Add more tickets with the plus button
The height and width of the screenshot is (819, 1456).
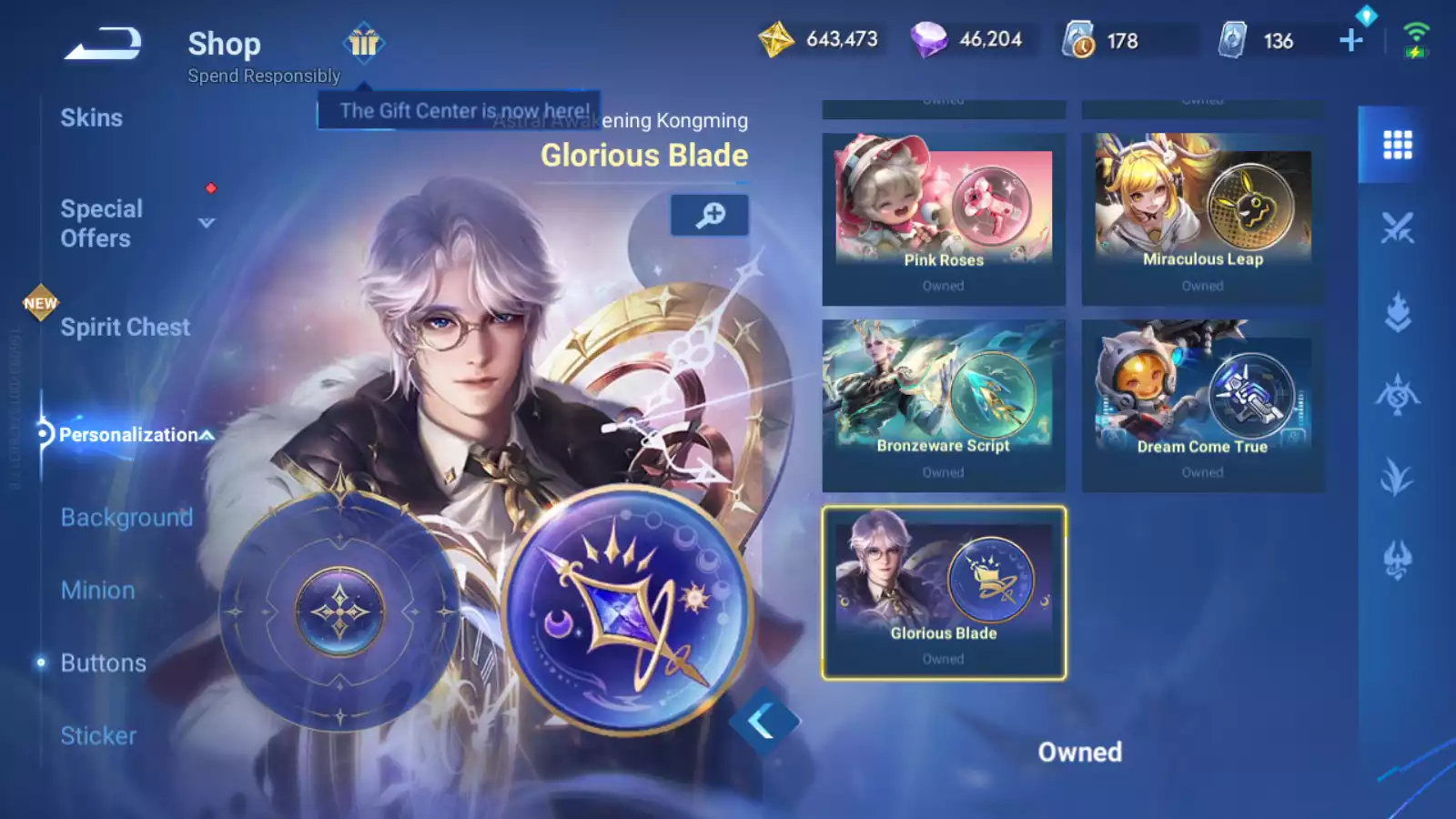coord(1351,40)
